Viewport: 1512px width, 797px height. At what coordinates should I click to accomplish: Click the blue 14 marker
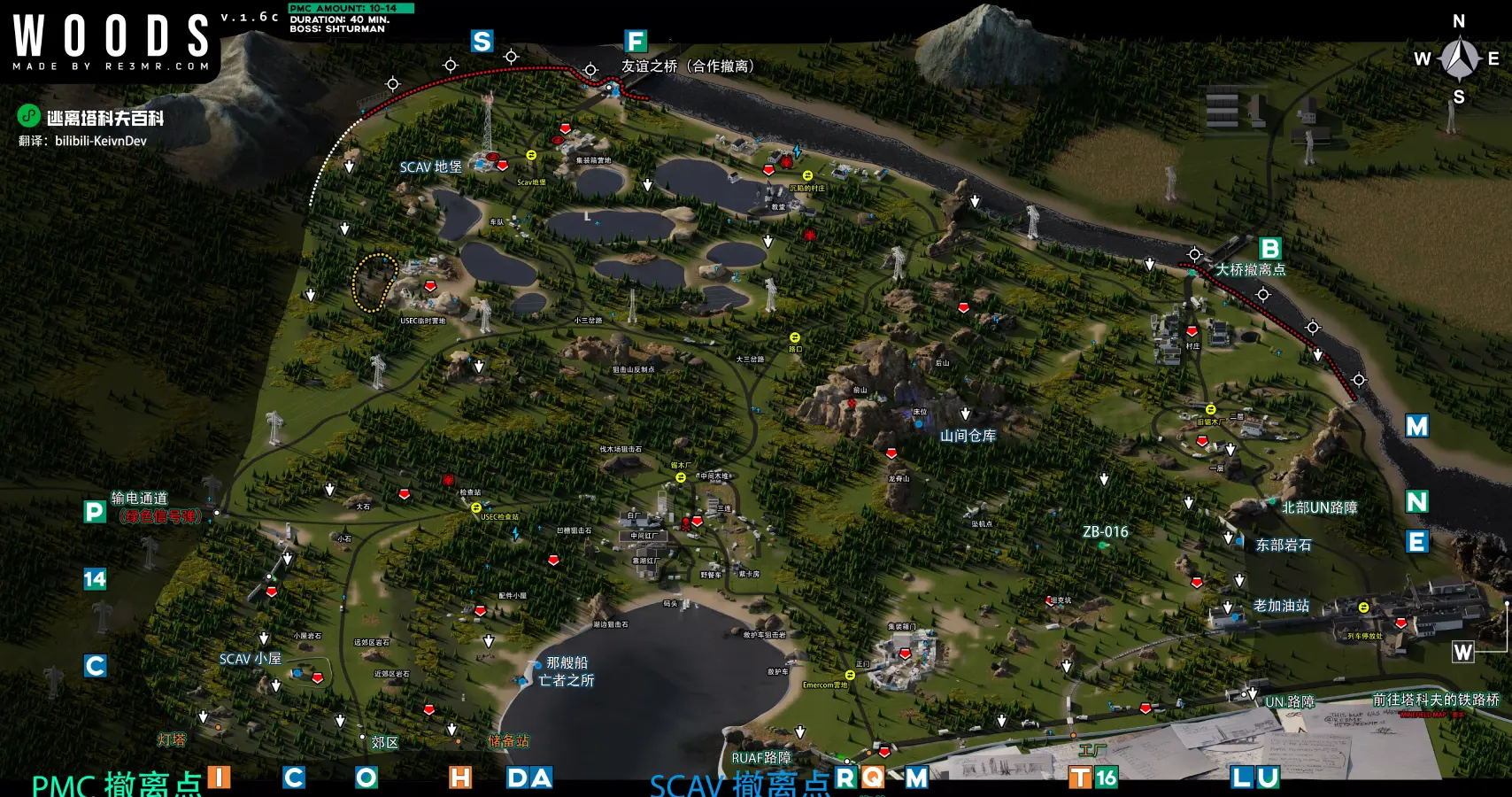(95, 579)
